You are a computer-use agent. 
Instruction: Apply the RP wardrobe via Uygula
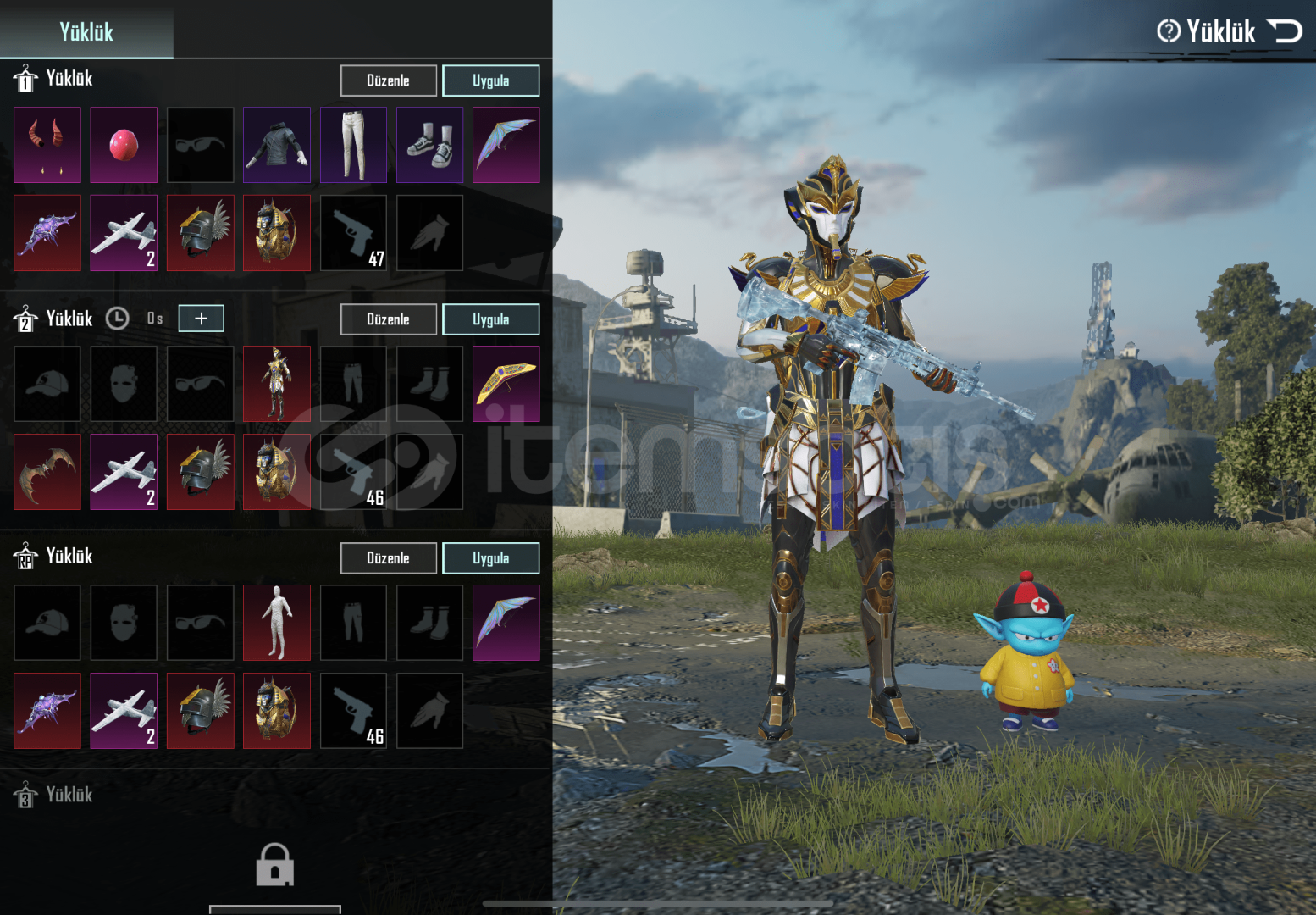click(x=490, y=558)
